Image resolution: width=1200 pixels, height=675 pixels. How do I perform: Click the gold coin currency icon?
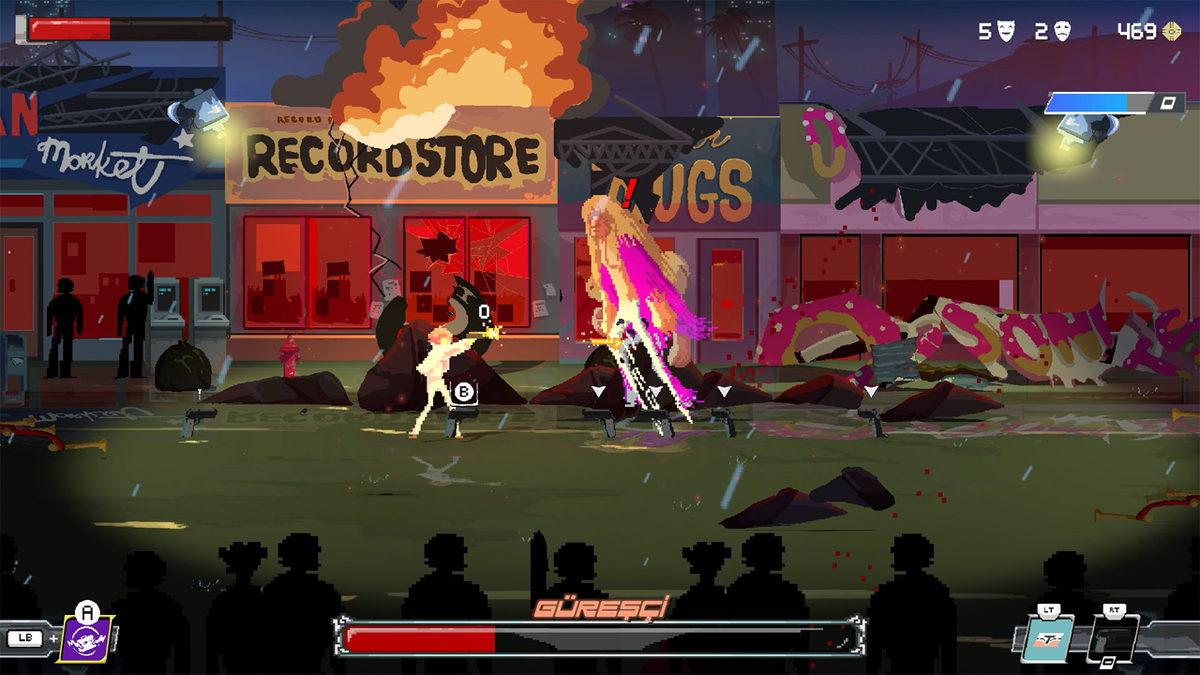[x=1172, y=32]
